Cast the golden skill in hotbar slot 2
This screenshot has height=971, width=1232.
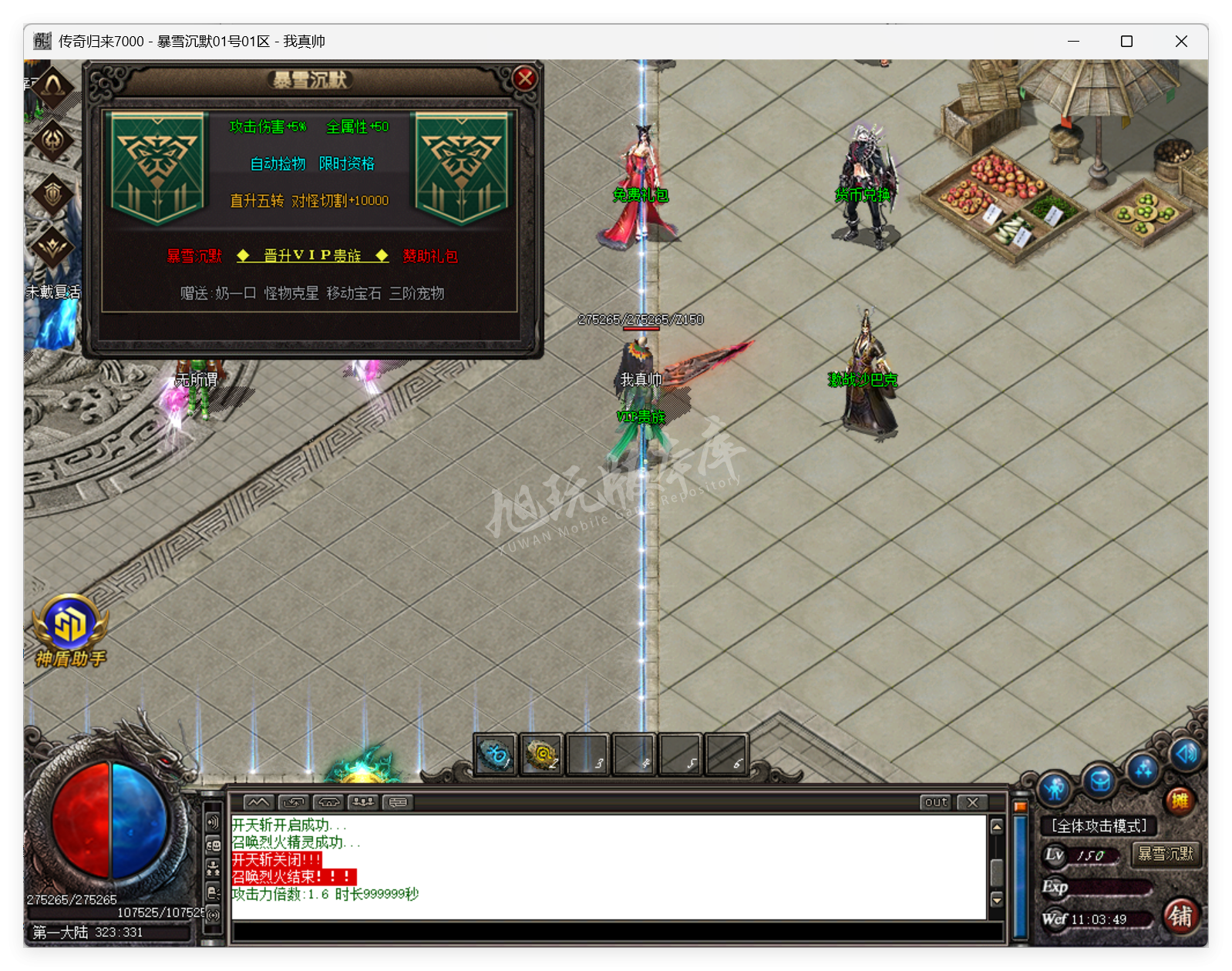pyautogui.click(x=542, y=755)
